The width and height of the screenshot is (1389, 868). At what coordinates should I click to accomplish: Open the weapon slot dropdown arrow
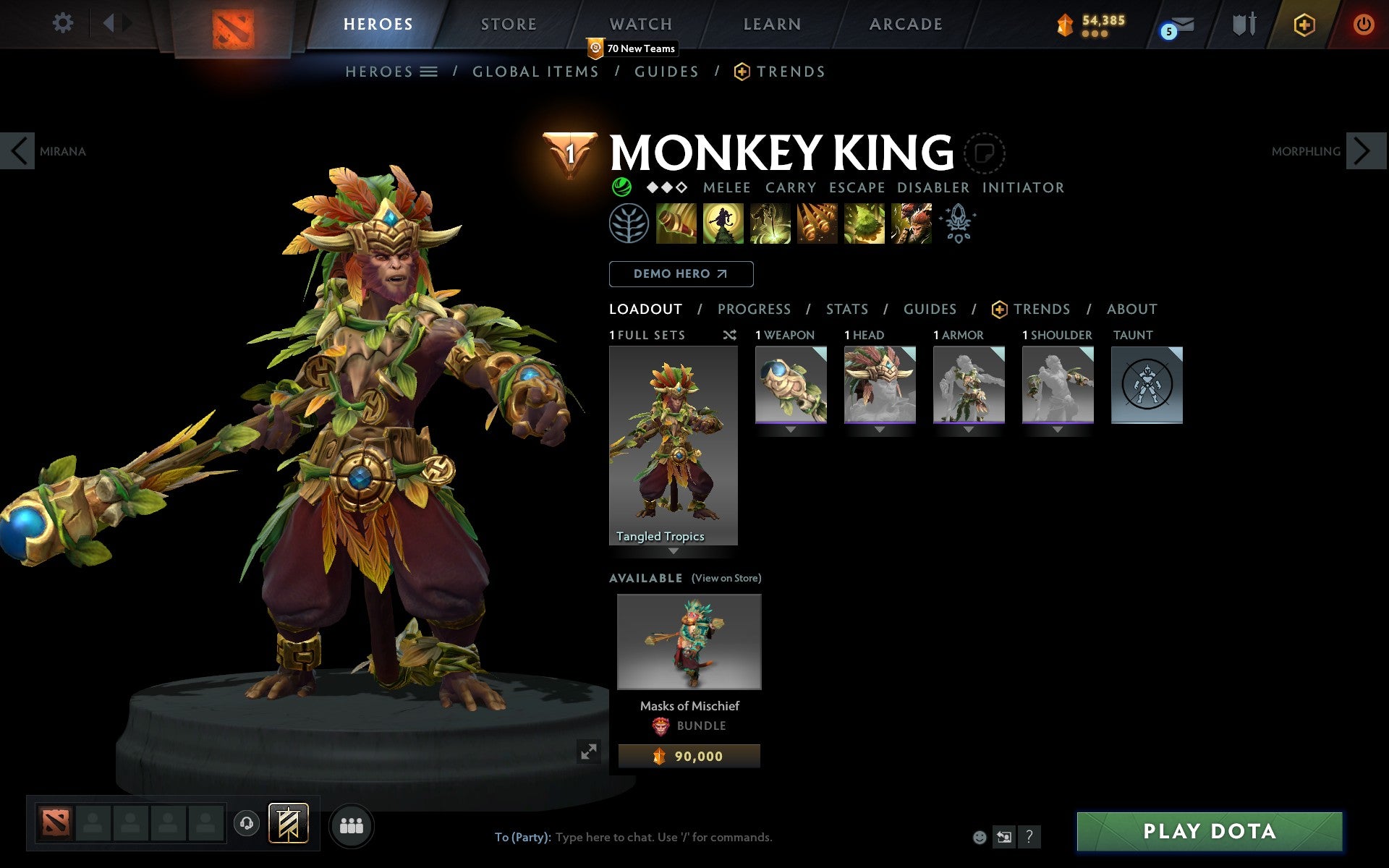pos(789,428)
